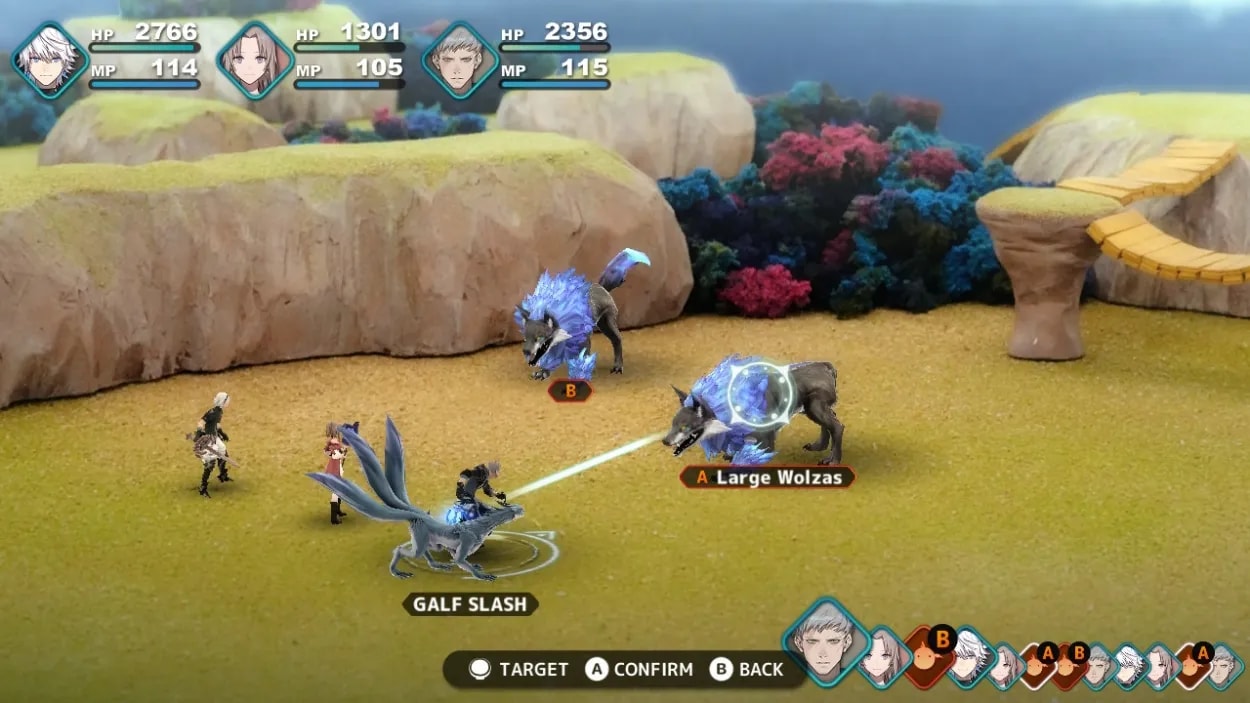Select the white-haired hero portrait with 2766 HP
Viewport: 1250px width, 703px height.
point(50,60)
